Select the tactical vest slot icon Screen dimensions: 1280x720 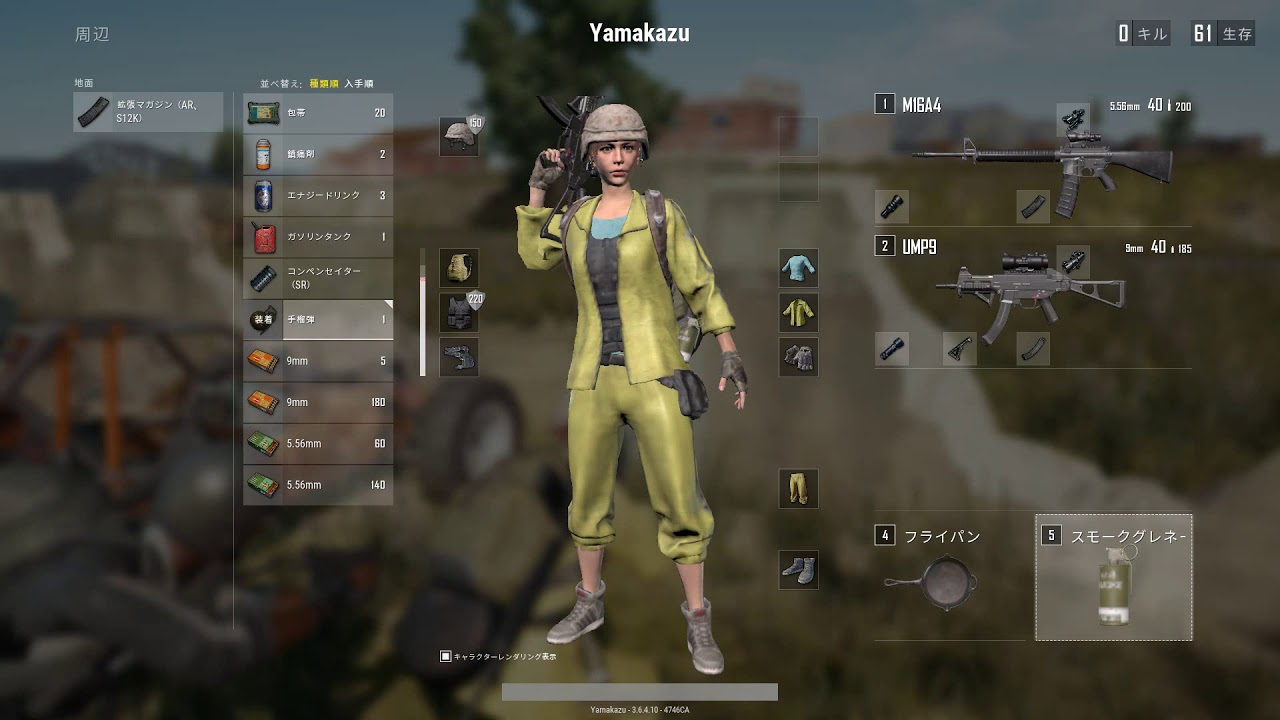[457, 311]
